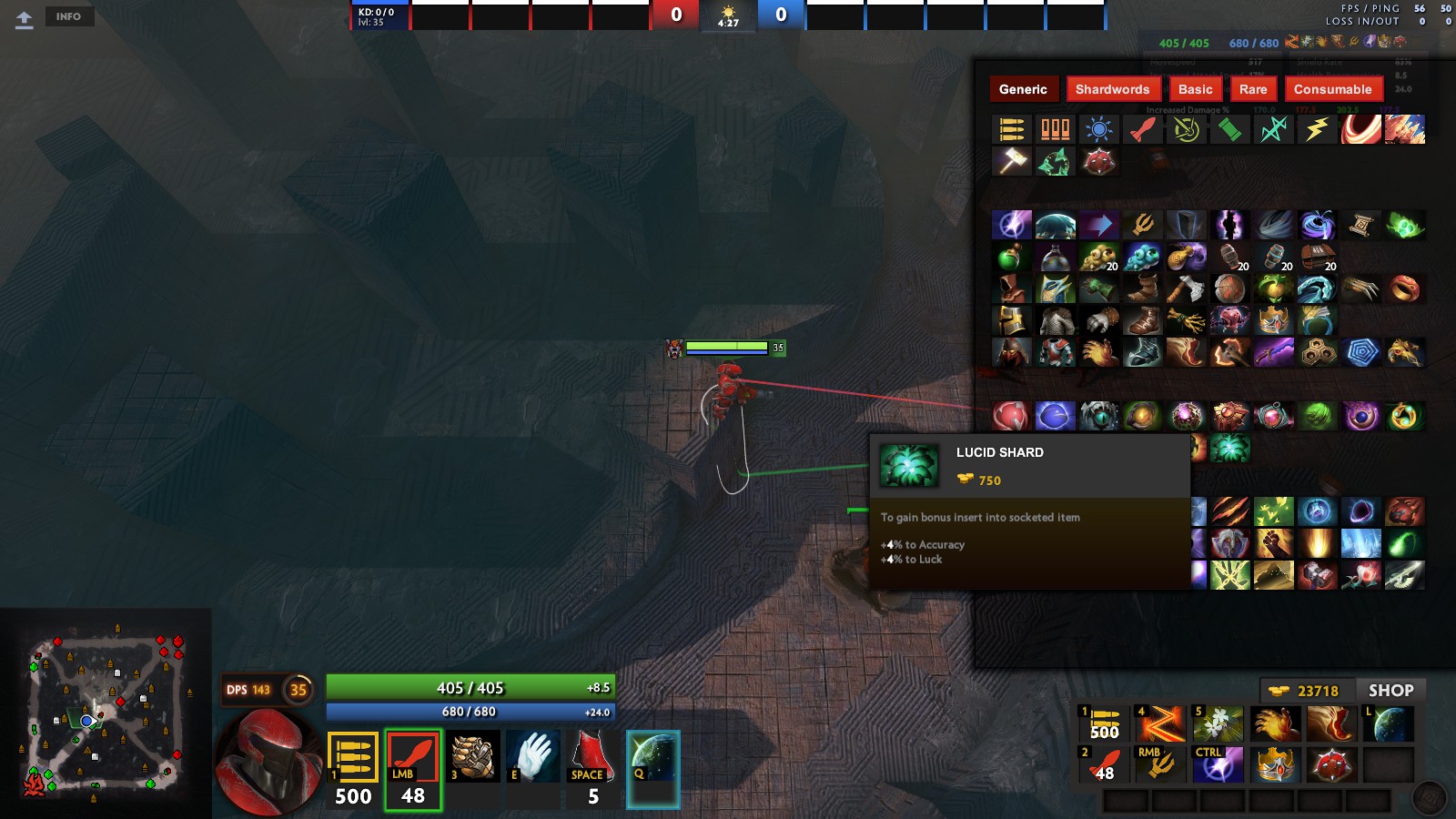1456x819 pixels.
Task: Activate the red rocket LMB weapon slot
Action: click(x=413, y=769)
